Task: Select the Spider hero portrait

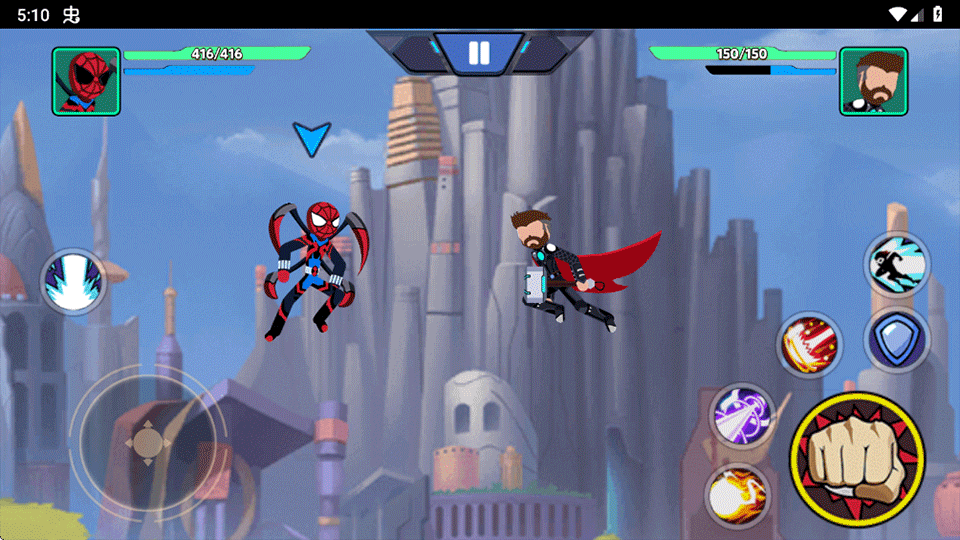Action: (x=86, y=81)
